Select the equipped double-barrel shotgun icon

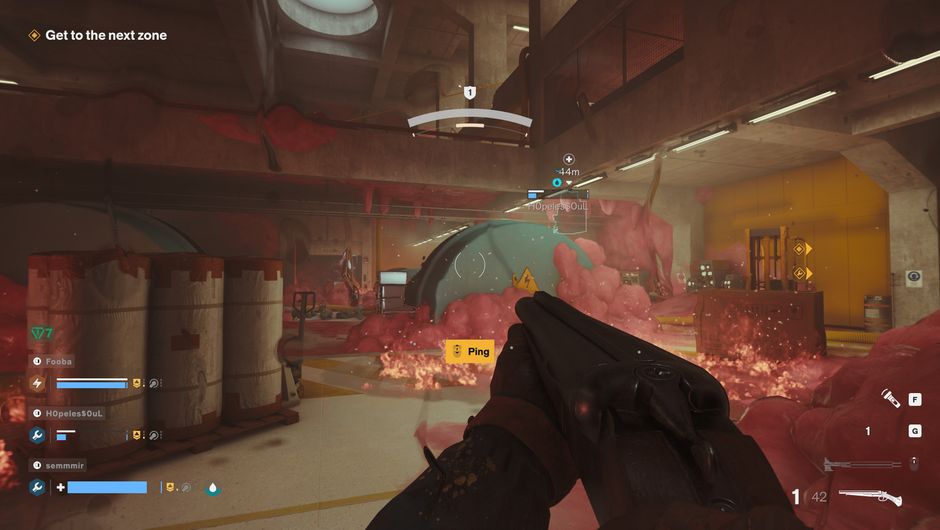click(x=869, y=496)
